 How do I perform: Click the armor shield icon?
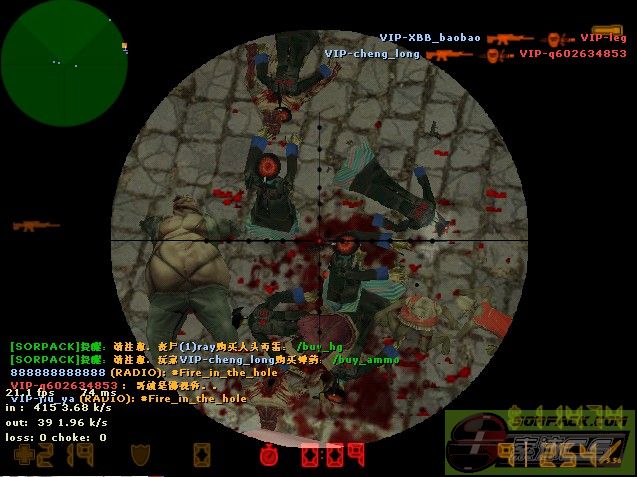click(141, 456)
